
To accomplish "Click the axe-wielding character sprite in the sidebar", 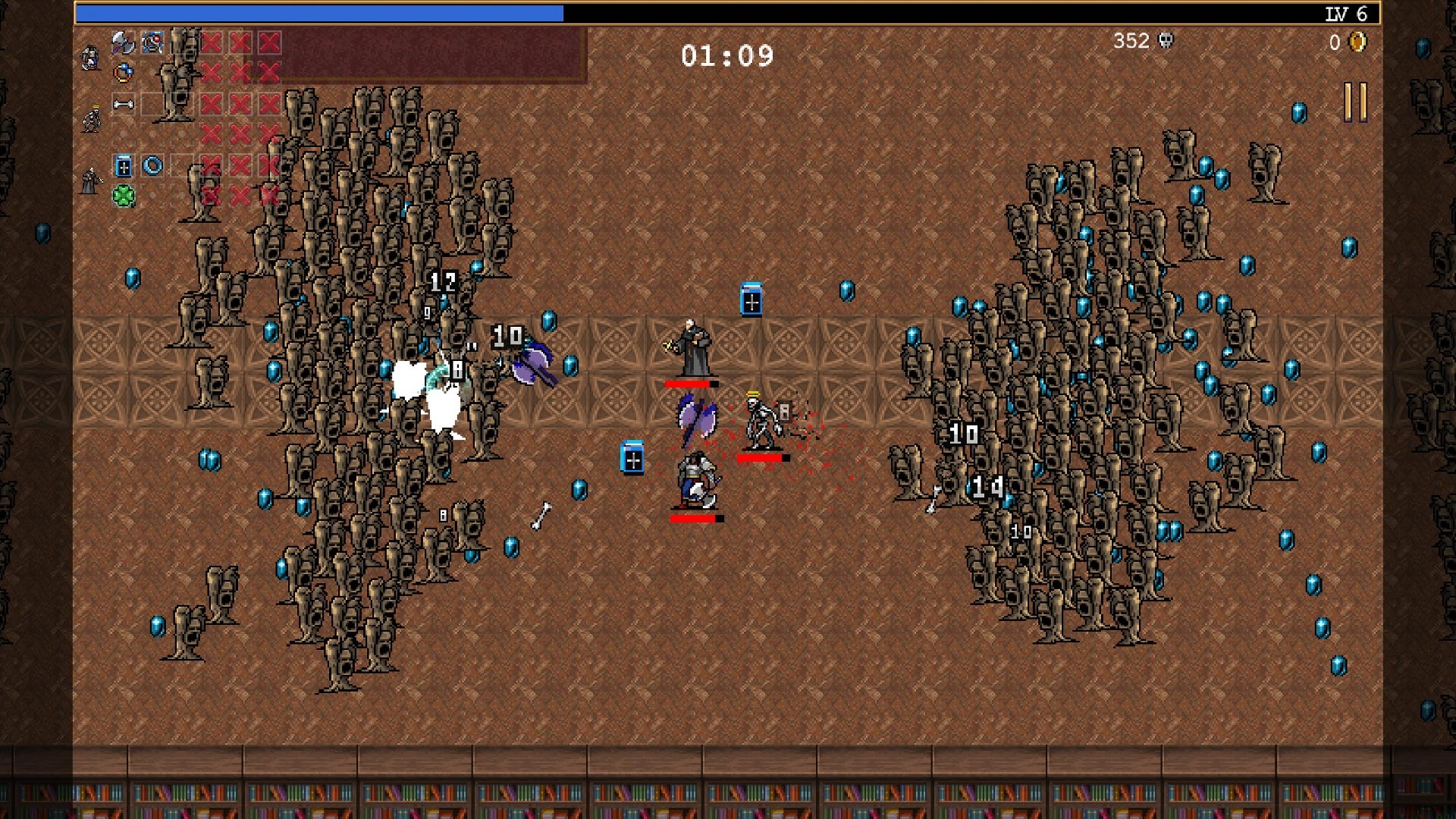I will [x=90, y=58].
